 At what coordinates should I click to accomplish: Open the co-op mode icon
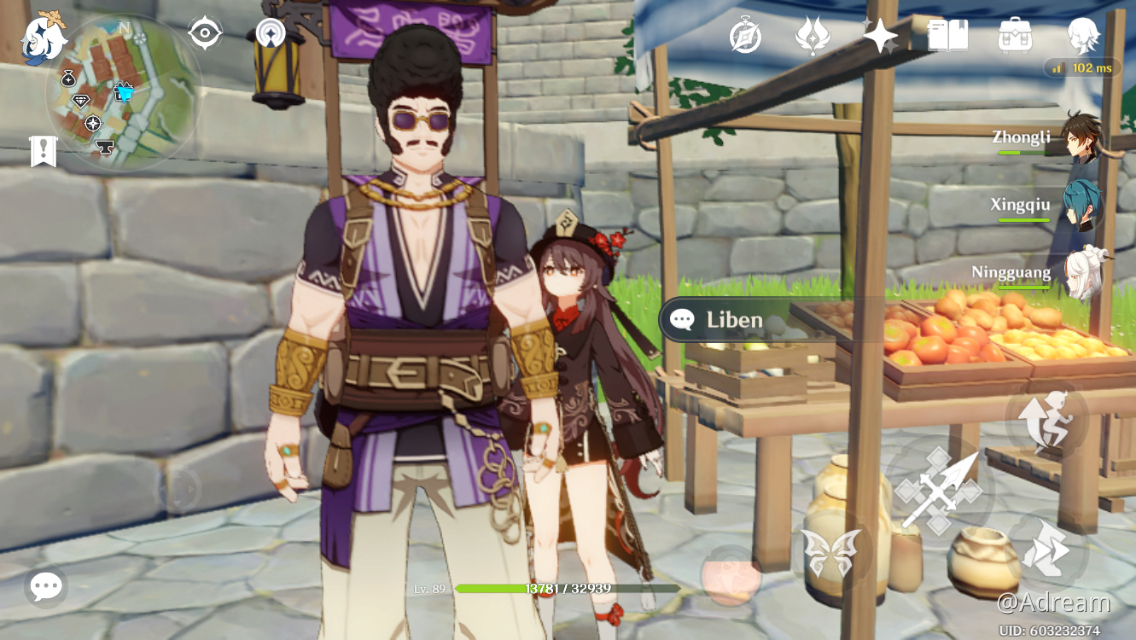tap(270, 34)
